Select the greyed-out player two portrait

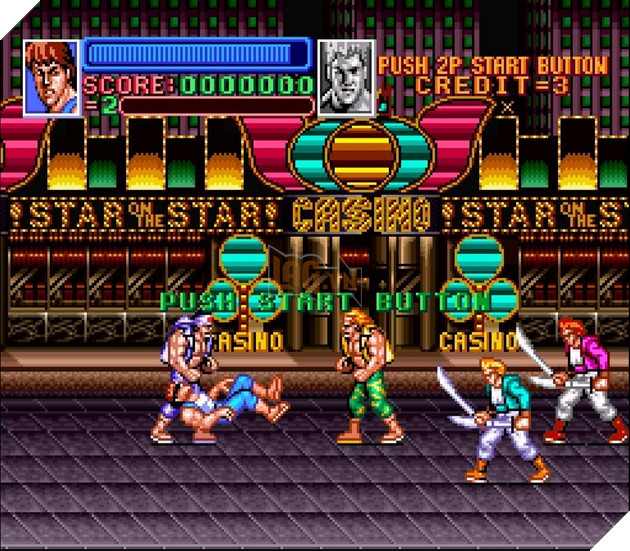(x=345, y=77)
